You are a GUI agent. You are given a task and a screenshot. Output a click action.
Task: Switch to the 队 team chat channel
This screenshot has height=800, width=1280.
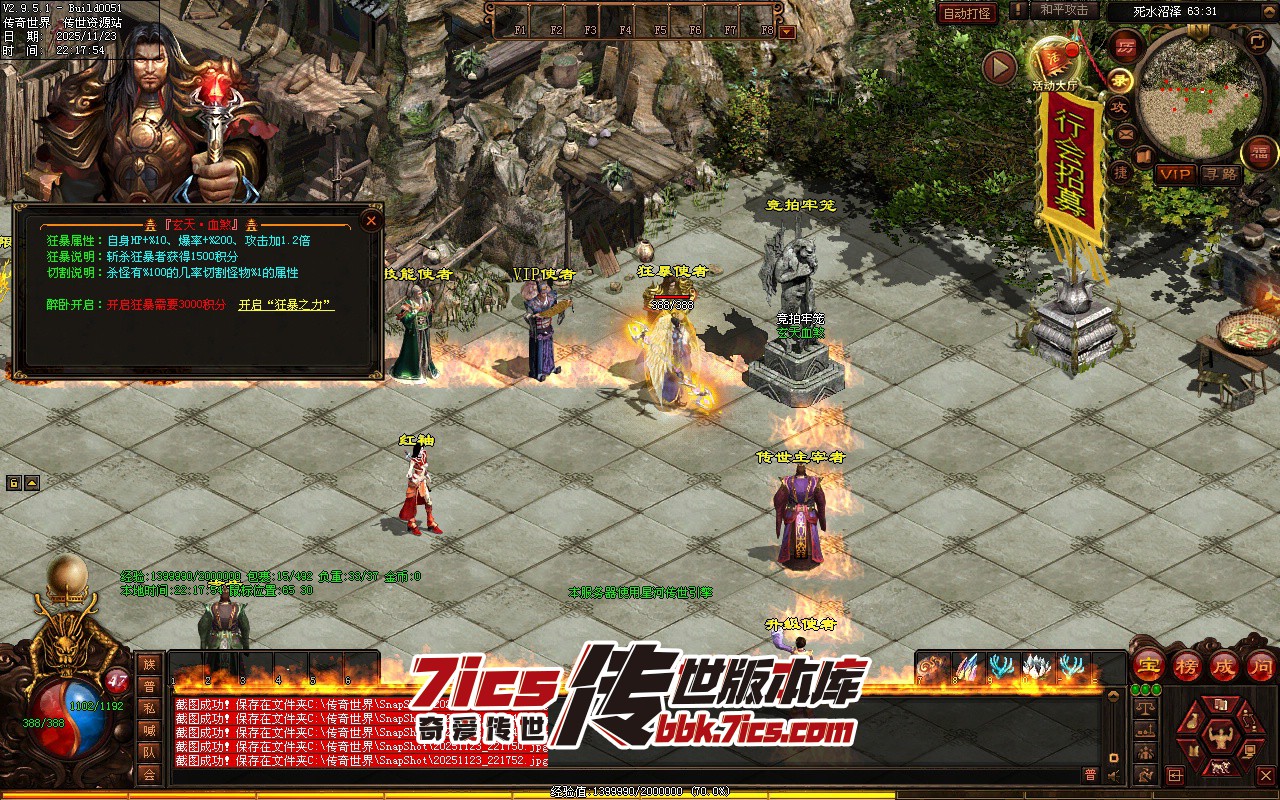pos(149,753)
